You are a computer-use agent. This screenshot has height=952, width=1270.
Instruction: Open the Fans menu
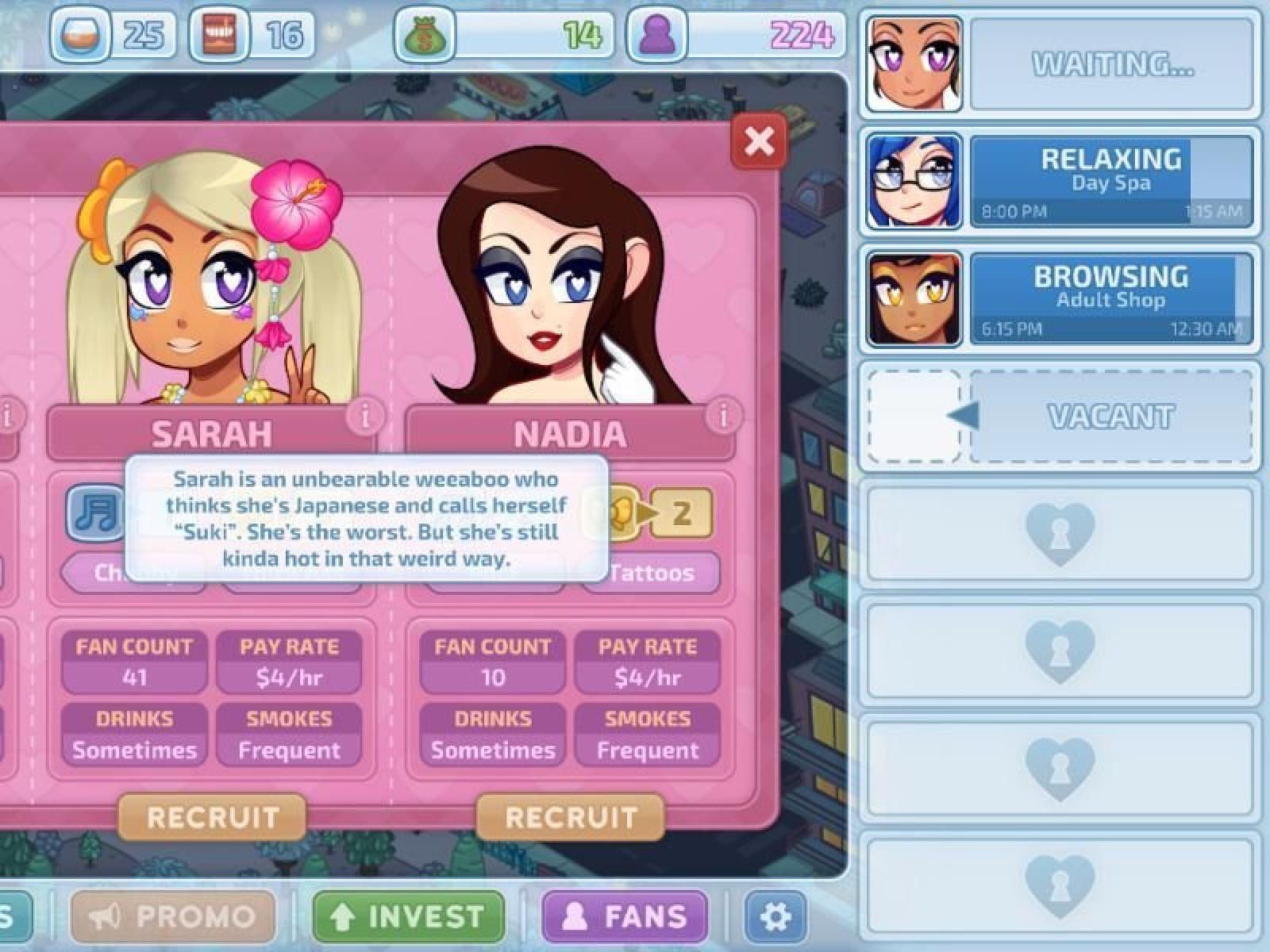click(x=625, y=916)
